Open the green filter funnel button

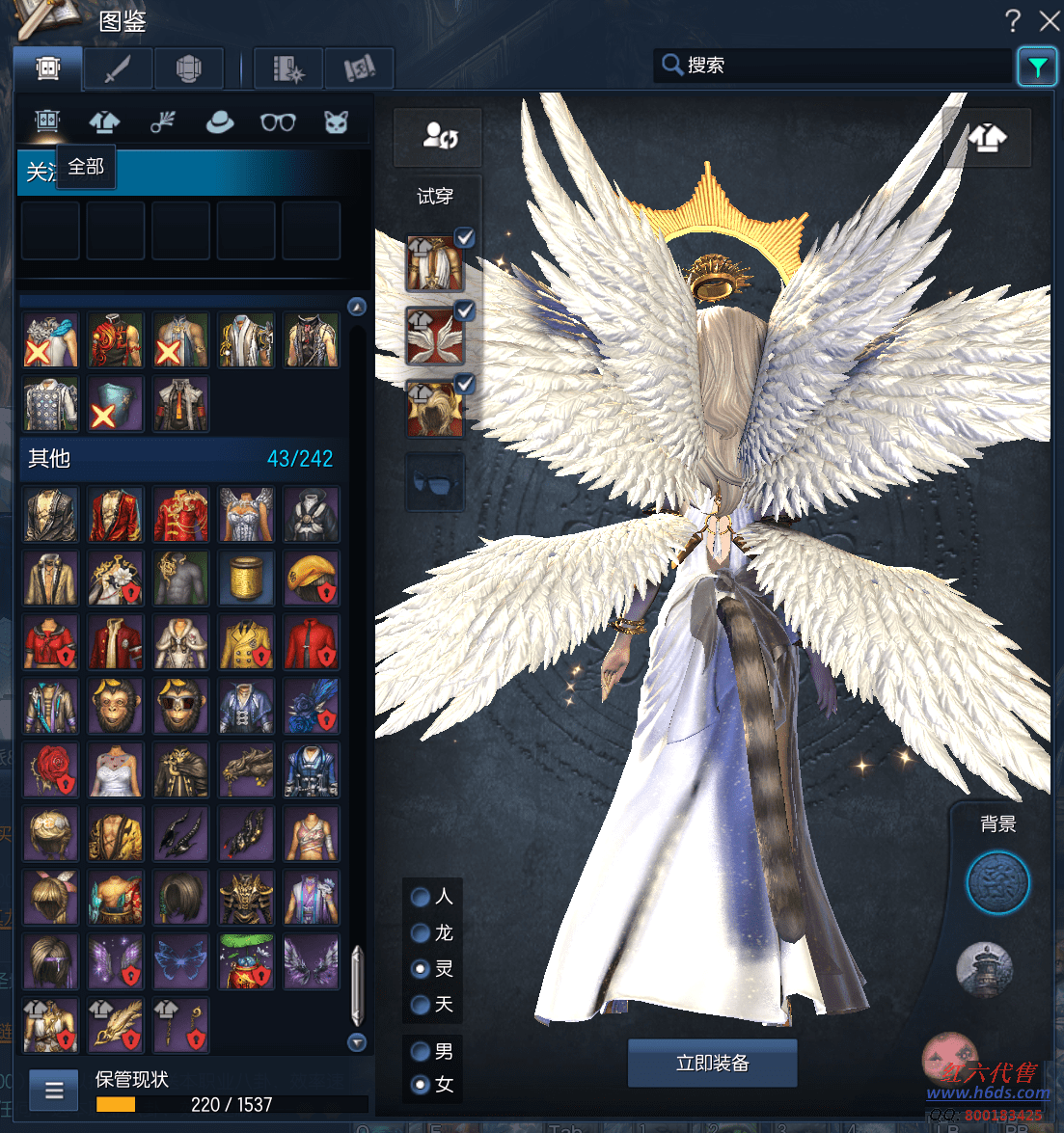click(1037, 67)
